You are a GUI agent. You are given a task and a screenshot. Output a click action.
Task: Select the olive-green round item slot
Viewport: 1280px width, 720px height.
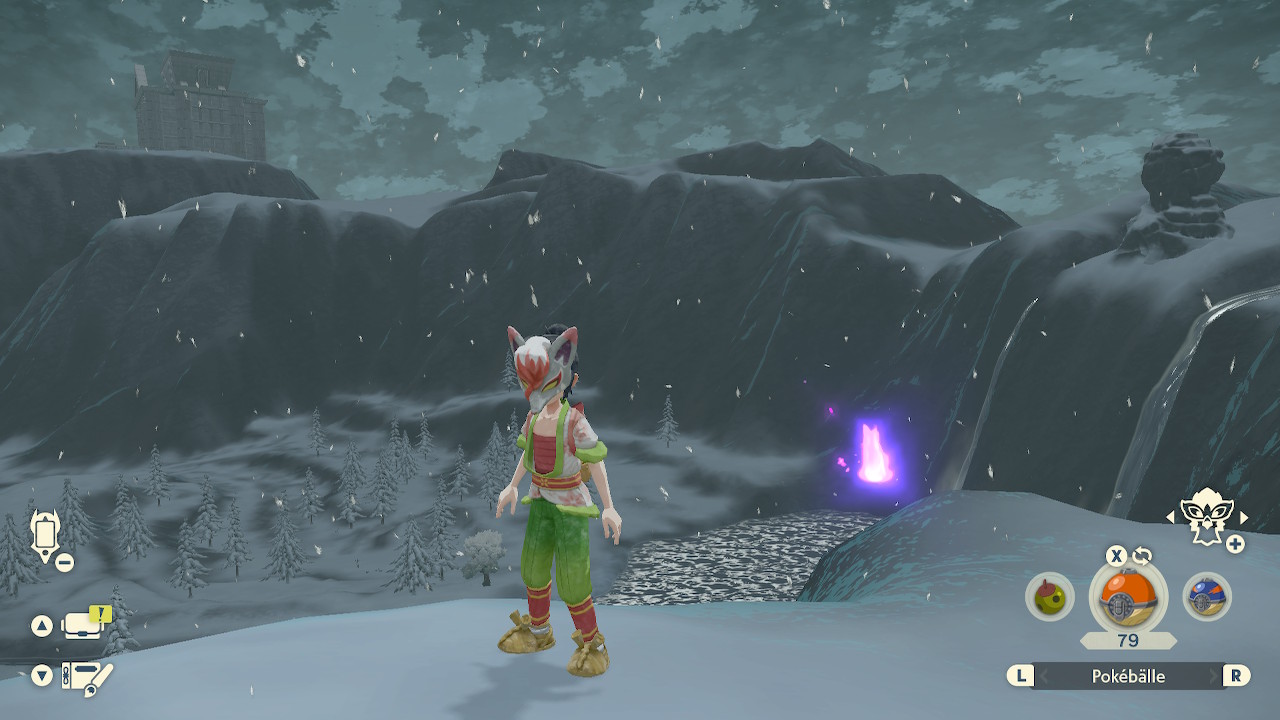(1049, 597)
